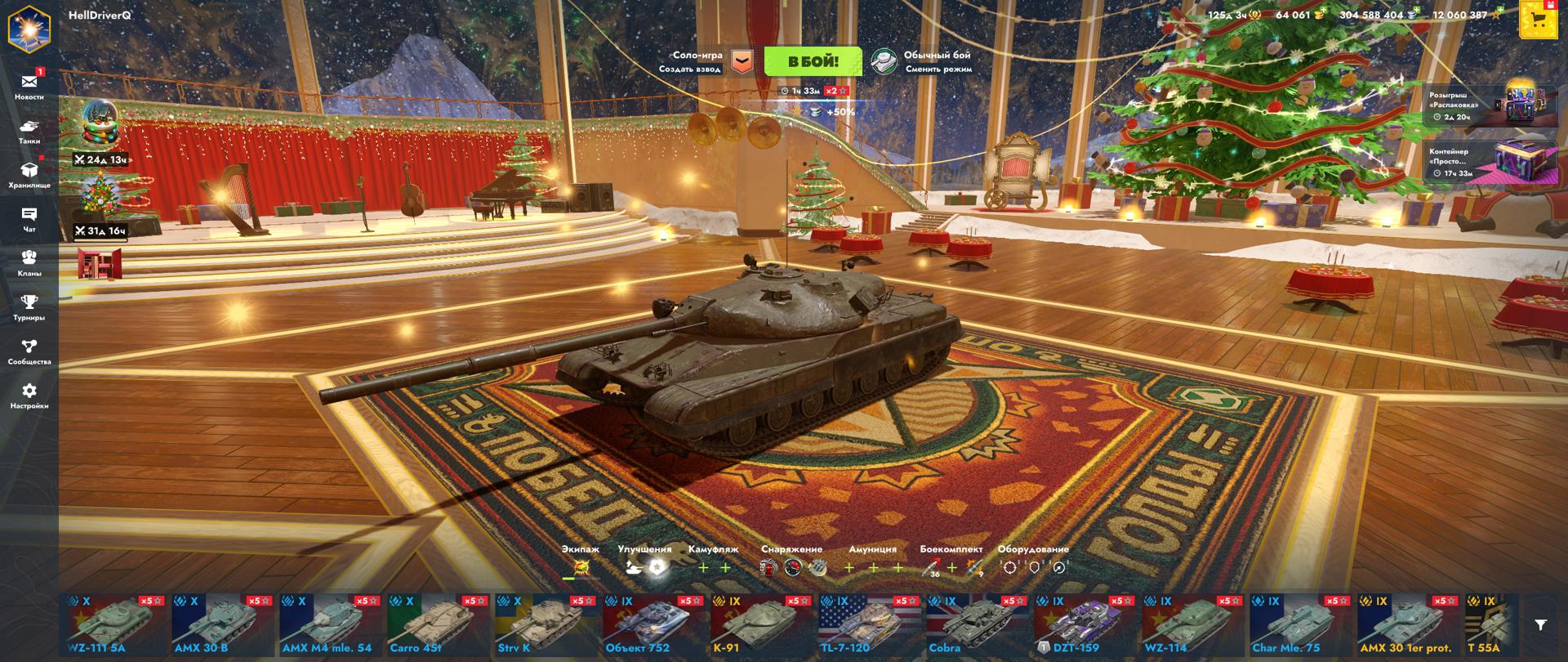Open the Новости news menu

pos(29,85)
